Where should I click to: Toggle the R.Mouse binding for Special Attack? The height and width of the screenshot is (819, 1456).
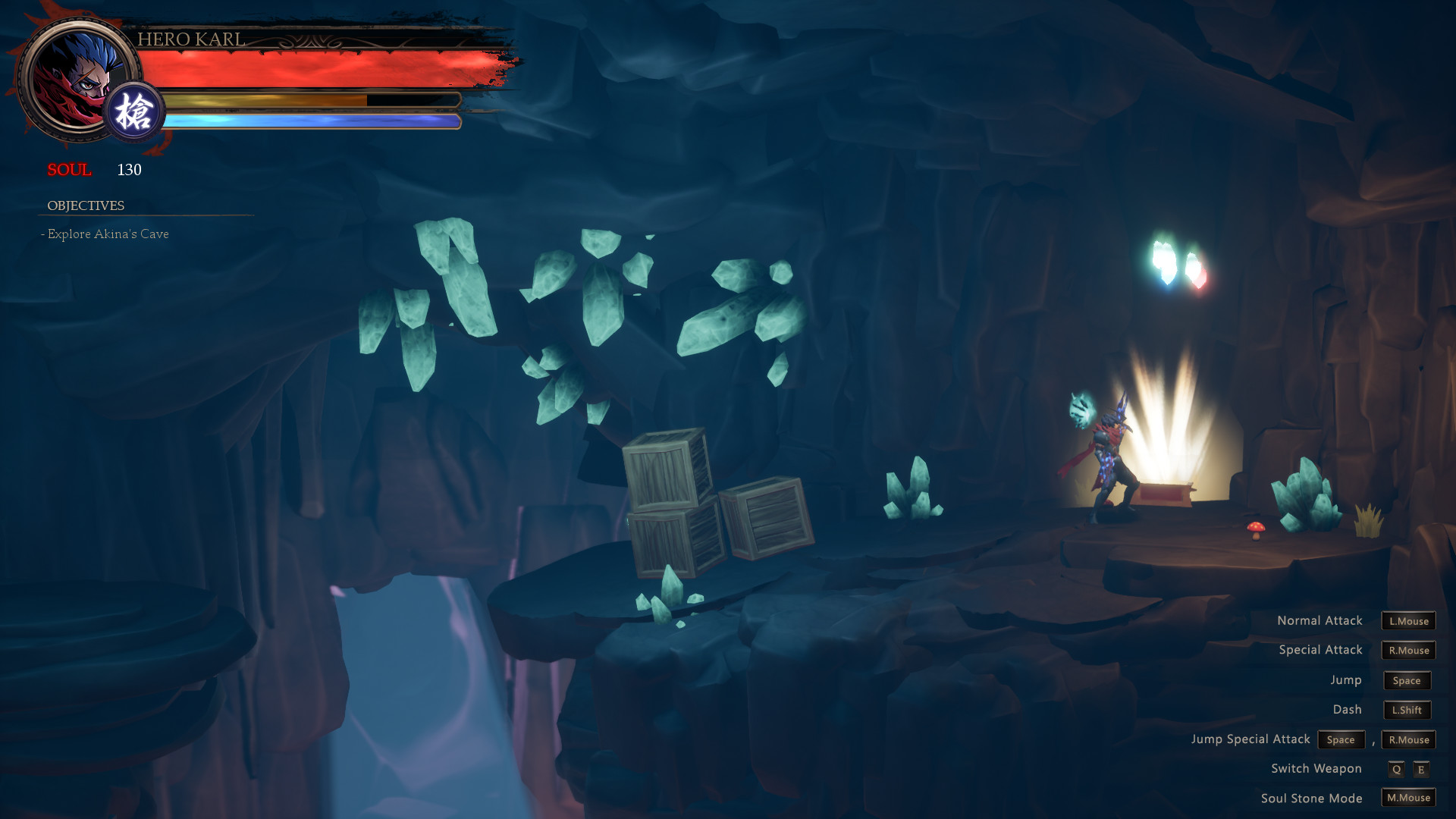[x=1407, y=650]
